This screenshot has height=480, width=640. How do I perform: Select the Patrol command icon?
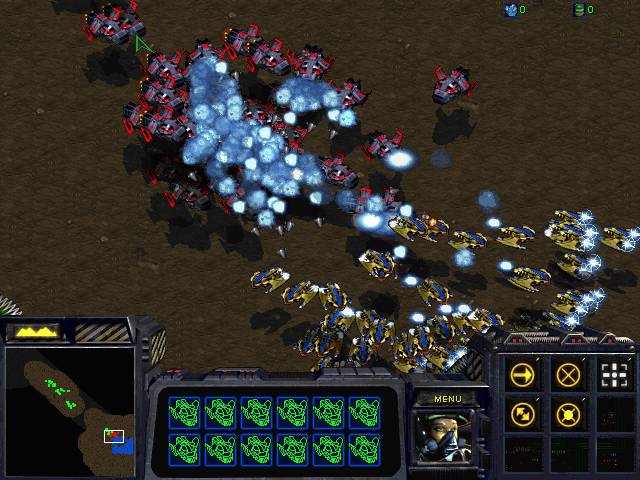(x=522, y=413)
